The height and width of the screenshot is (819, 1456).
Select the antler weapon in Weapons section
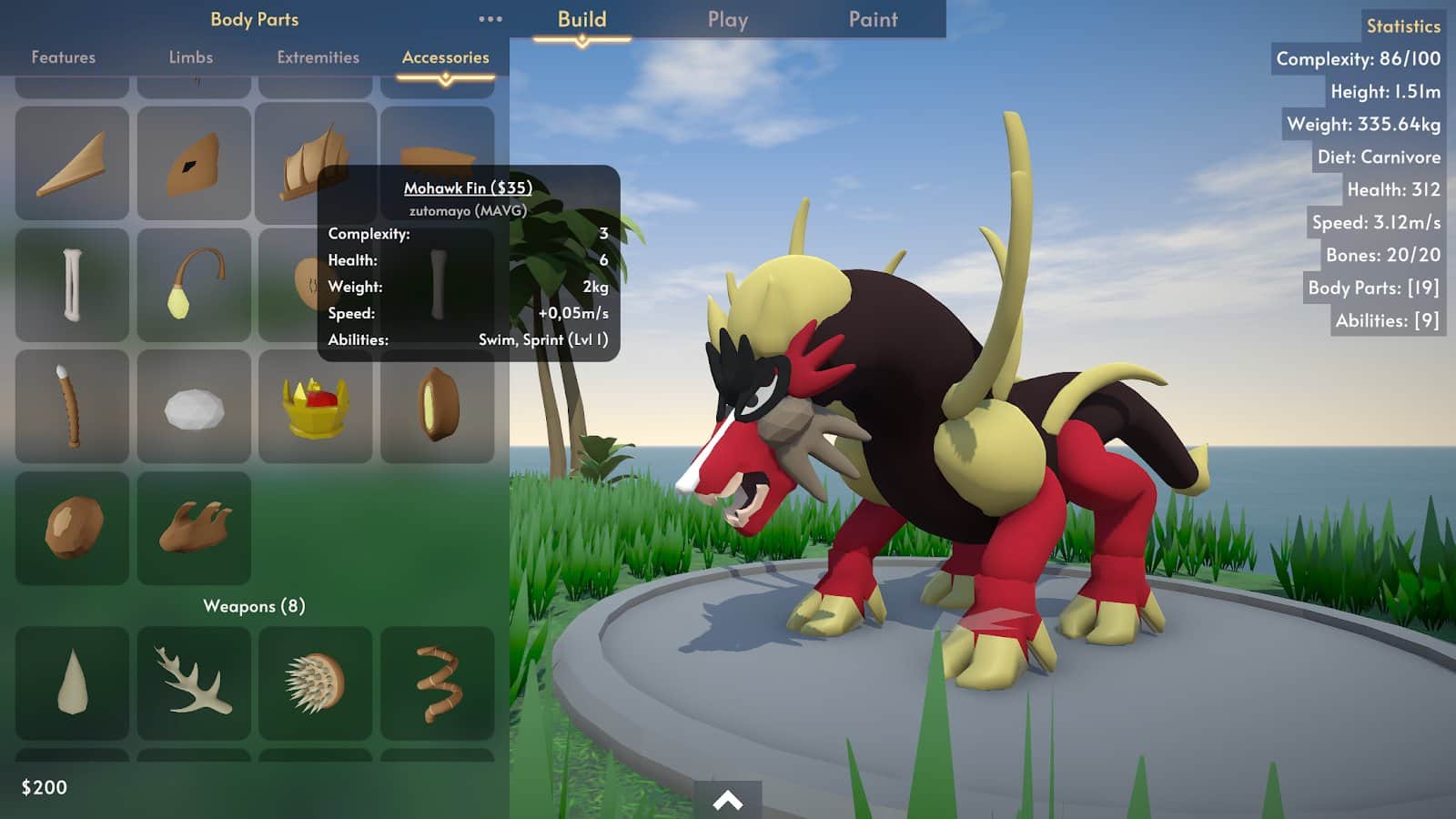point(194,682)
